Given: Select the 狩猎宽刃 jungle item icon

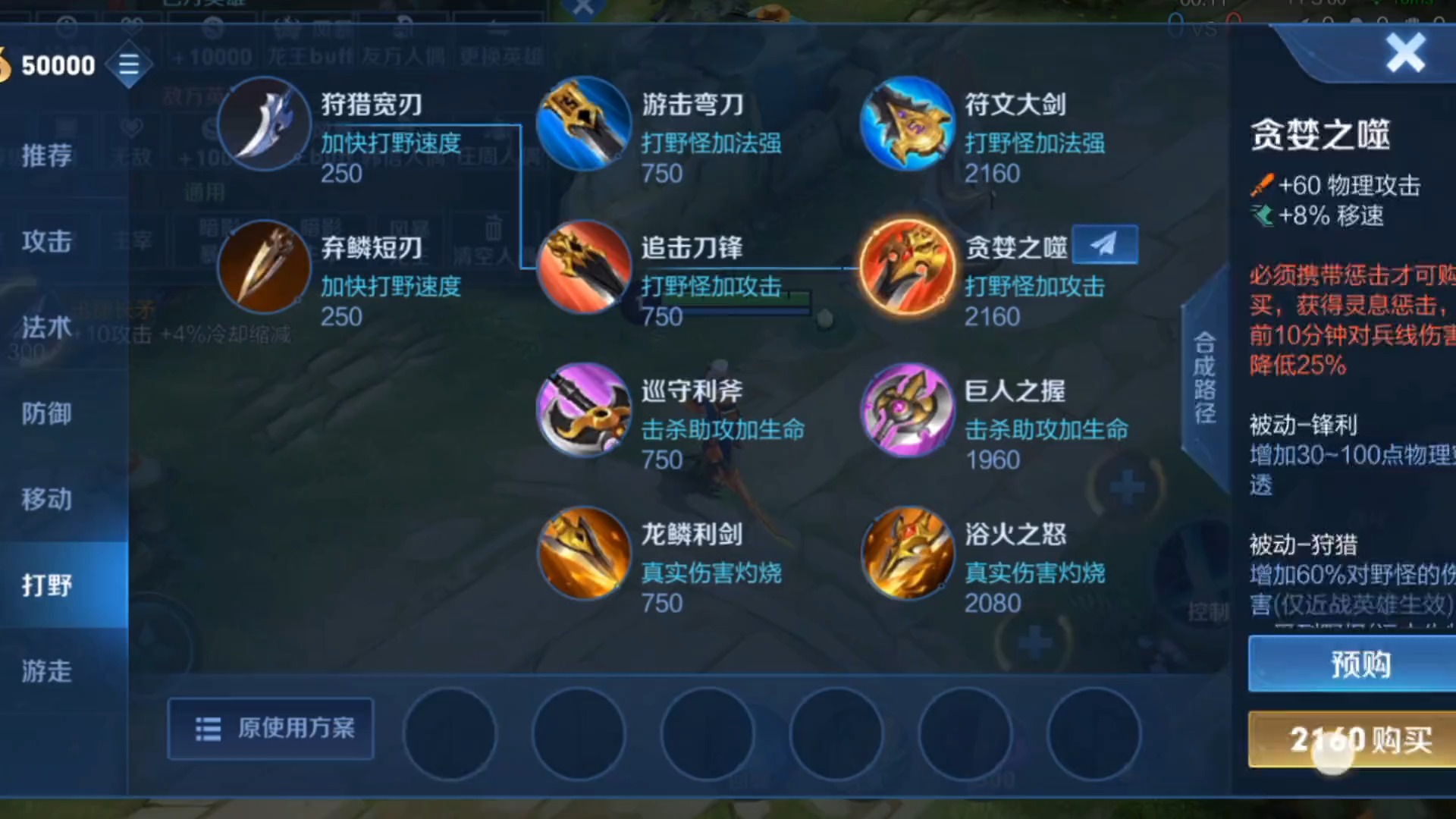Looking at the screenshot, I should (x=264, y=124).
